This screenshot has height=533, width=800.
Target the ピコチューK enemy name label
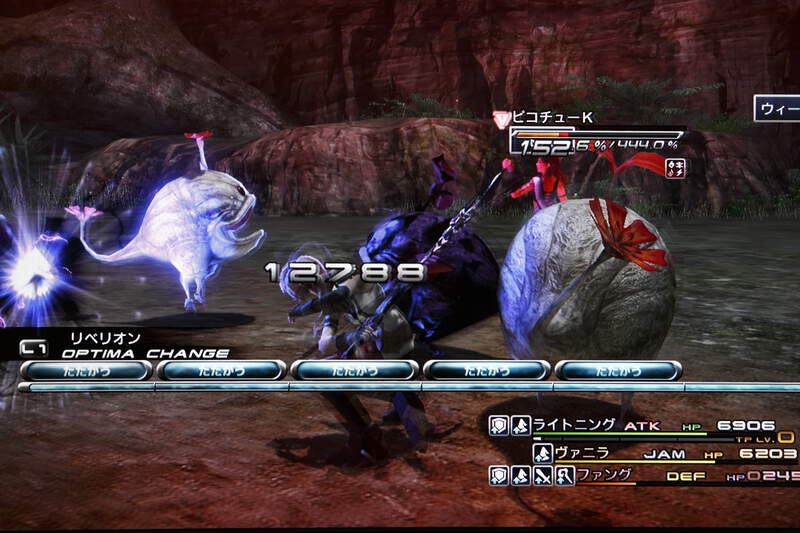(x=552, y=118)
